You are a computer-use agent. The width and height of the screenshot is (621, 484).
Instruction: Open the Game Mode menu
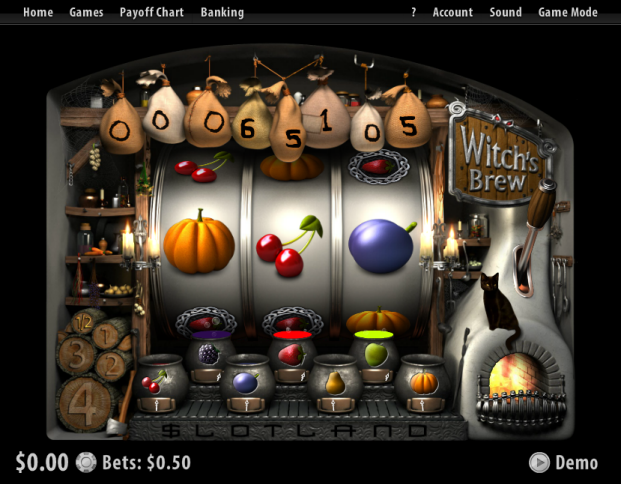[x=567, y=12]
